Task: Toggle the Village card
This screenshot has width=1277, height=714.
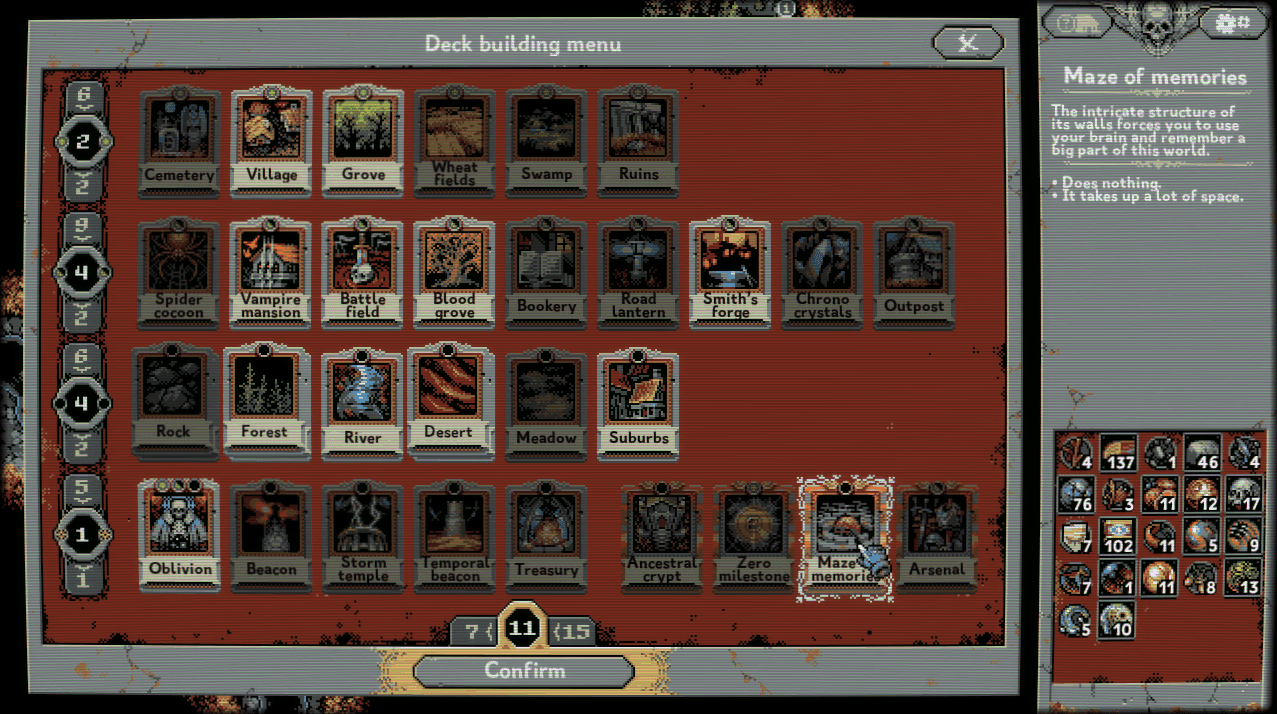Action: (x=272, y=140)
